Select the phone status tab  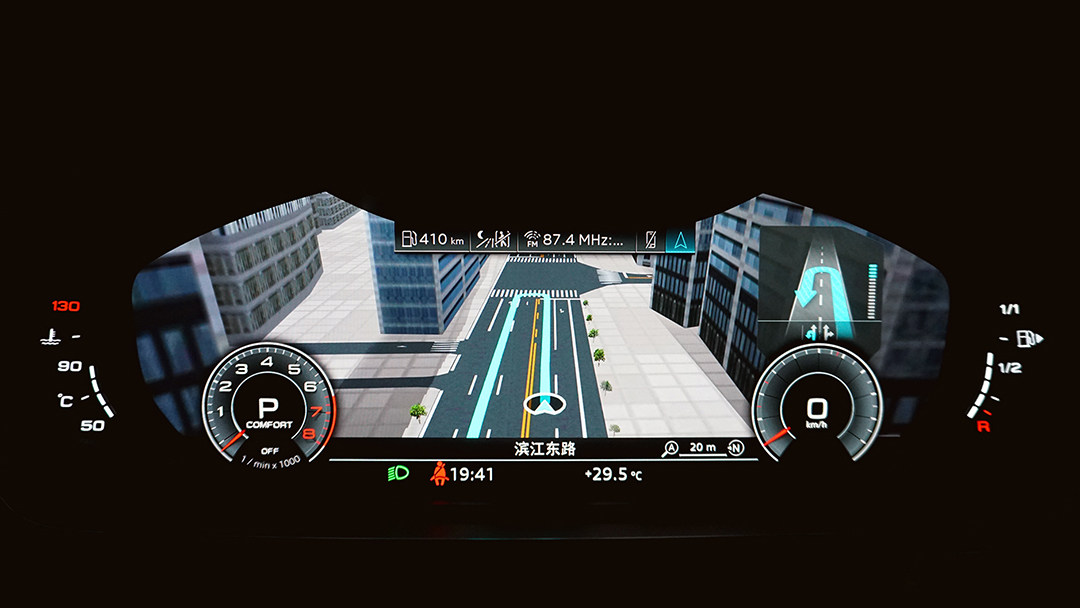pyautogui.click(x=650, y=239)
